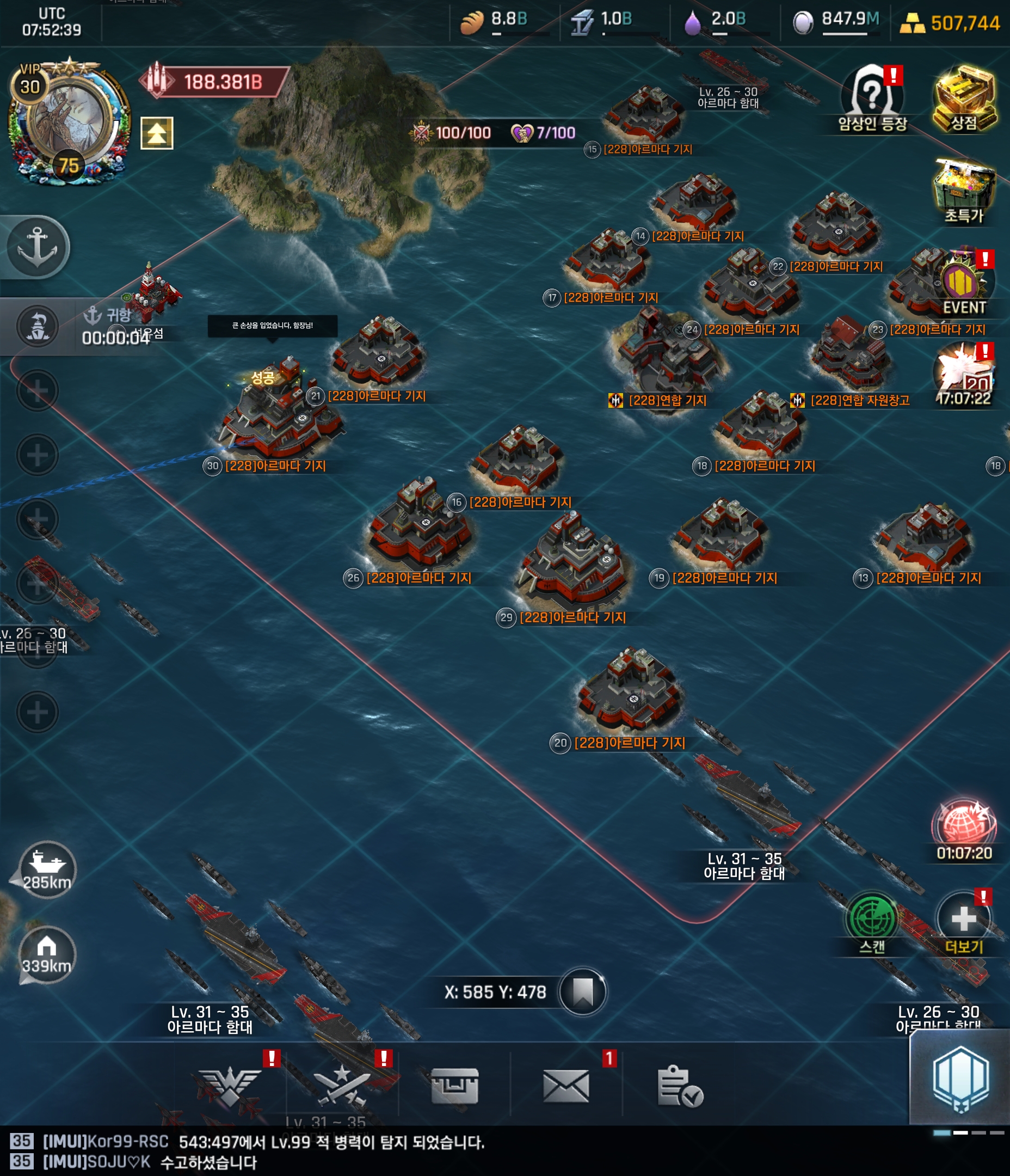Open the anchor fleet panel

click(38, 248)
